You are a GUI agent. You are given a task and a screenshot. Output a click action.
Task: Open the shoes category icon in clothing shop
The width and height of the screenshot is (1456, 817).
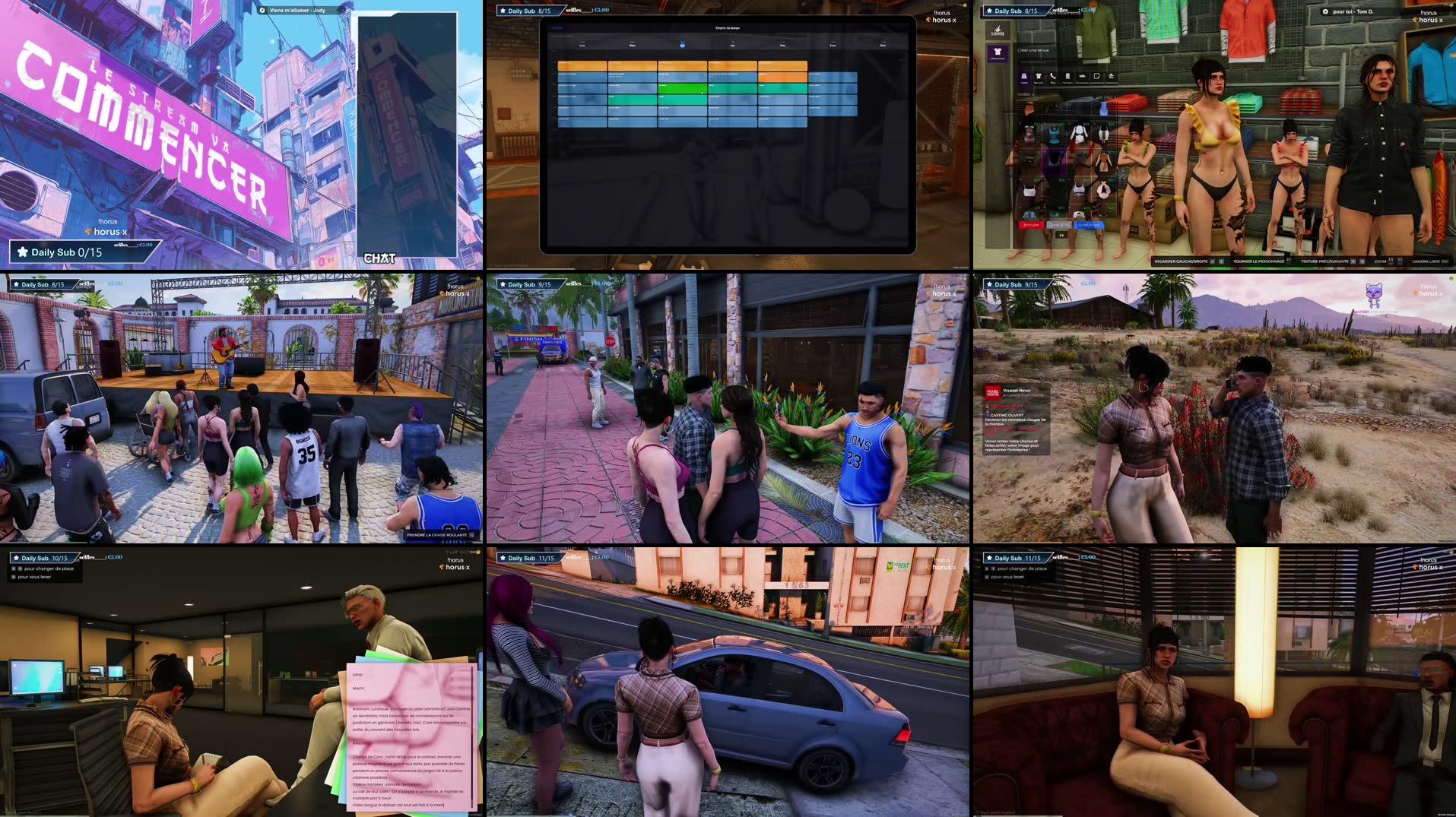(1082, 76)
